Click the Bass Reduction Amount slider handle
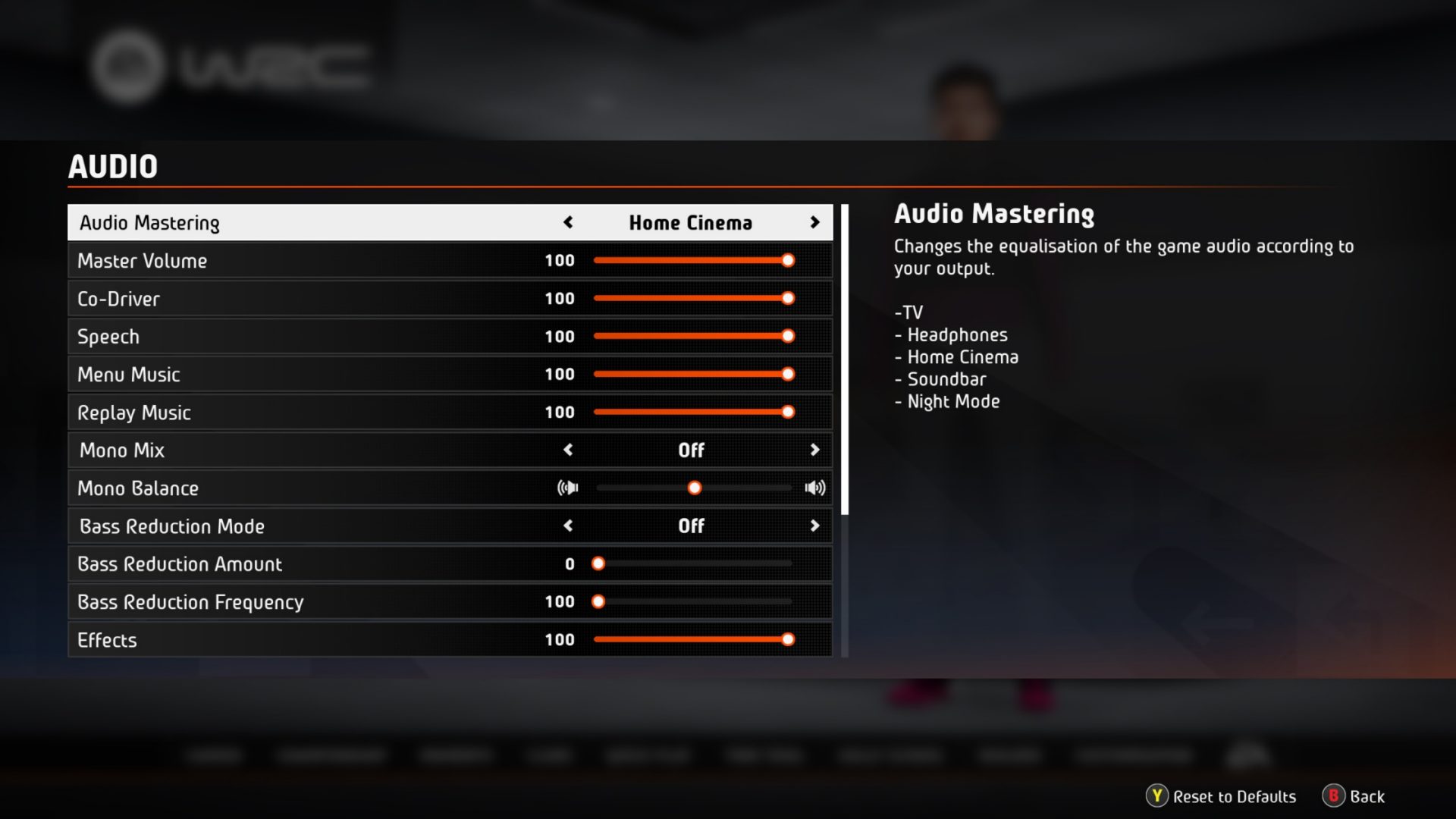The image size is (1456, 819). 599,563
